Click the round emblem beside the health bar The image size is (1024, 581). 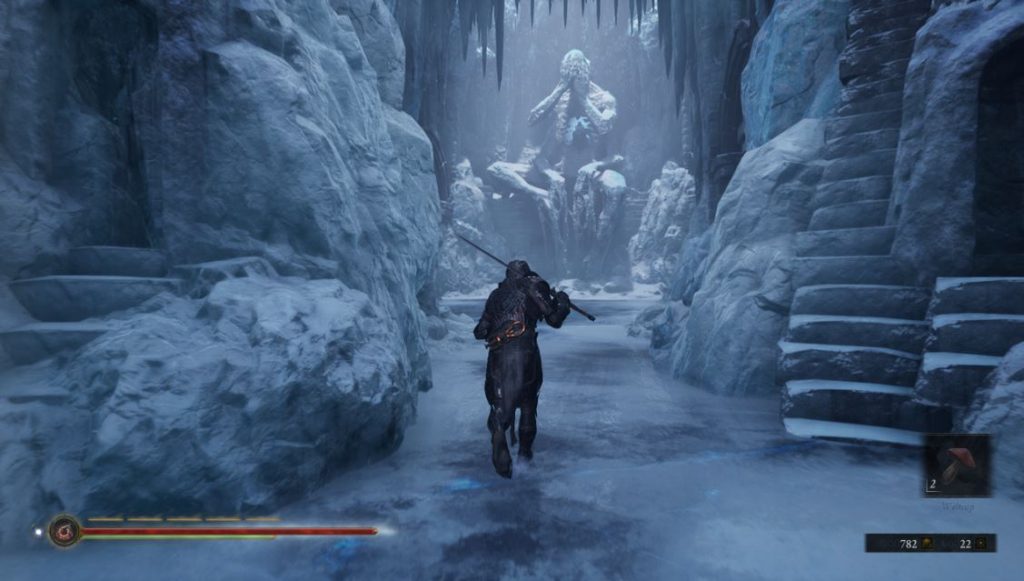click(x=65, y=530)
